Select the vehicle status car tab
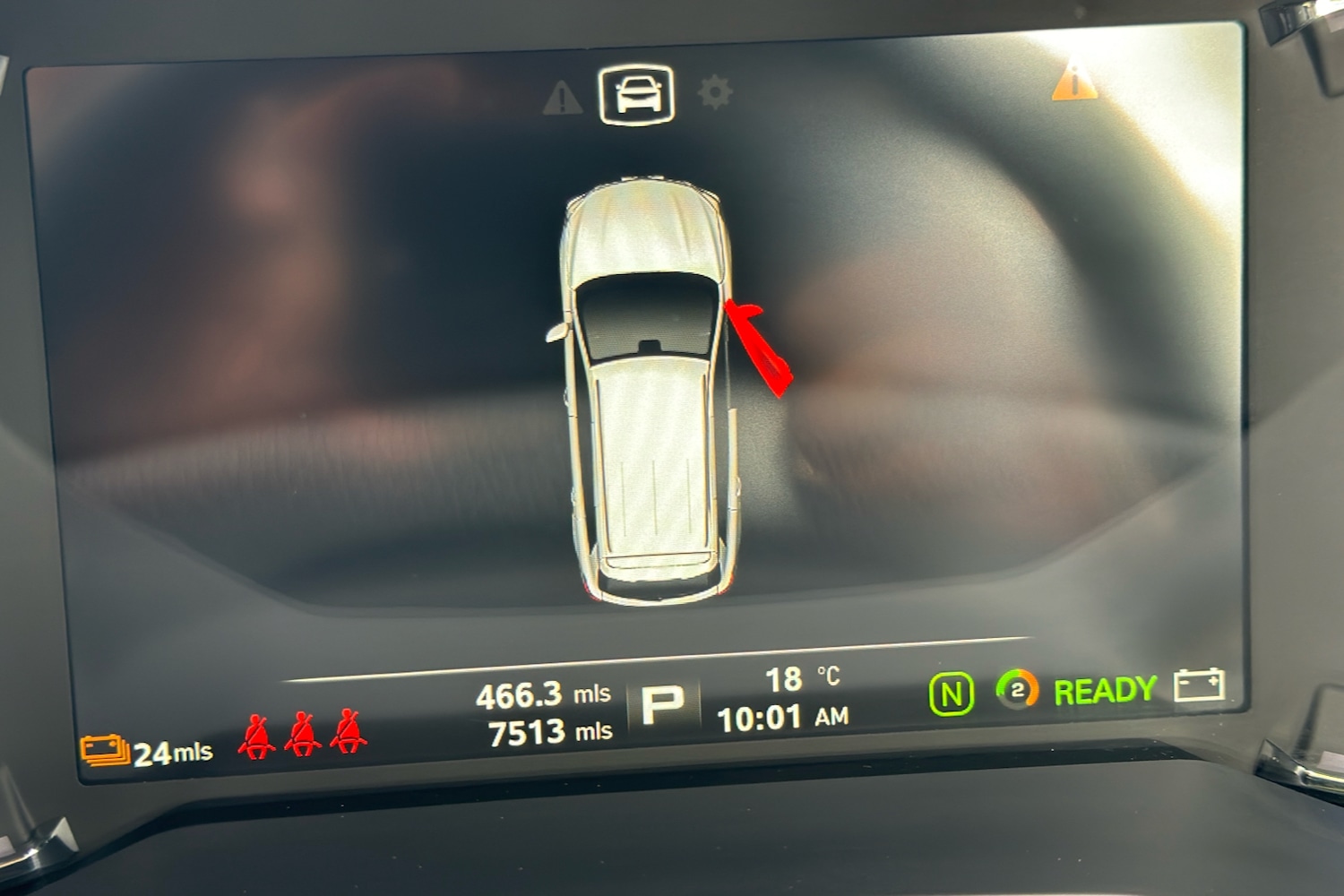 click(x=636, y=95)
